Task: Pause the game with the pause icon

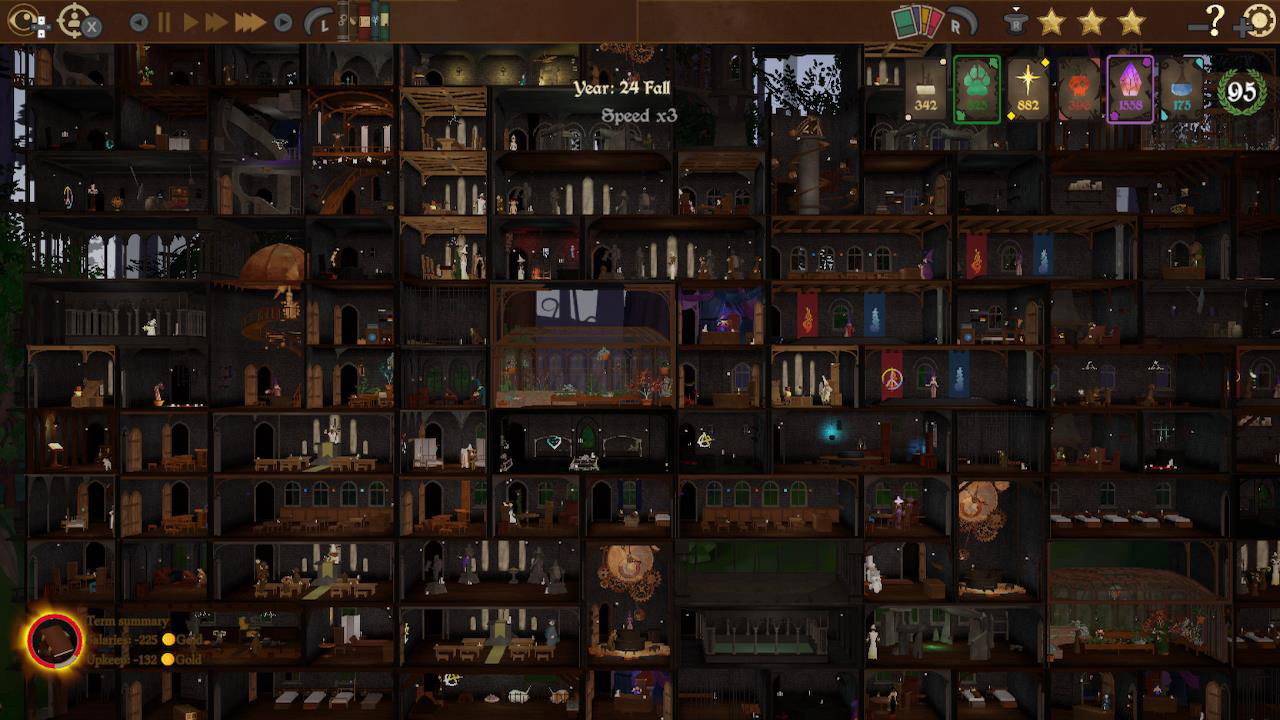Action: tap(163, 20)
